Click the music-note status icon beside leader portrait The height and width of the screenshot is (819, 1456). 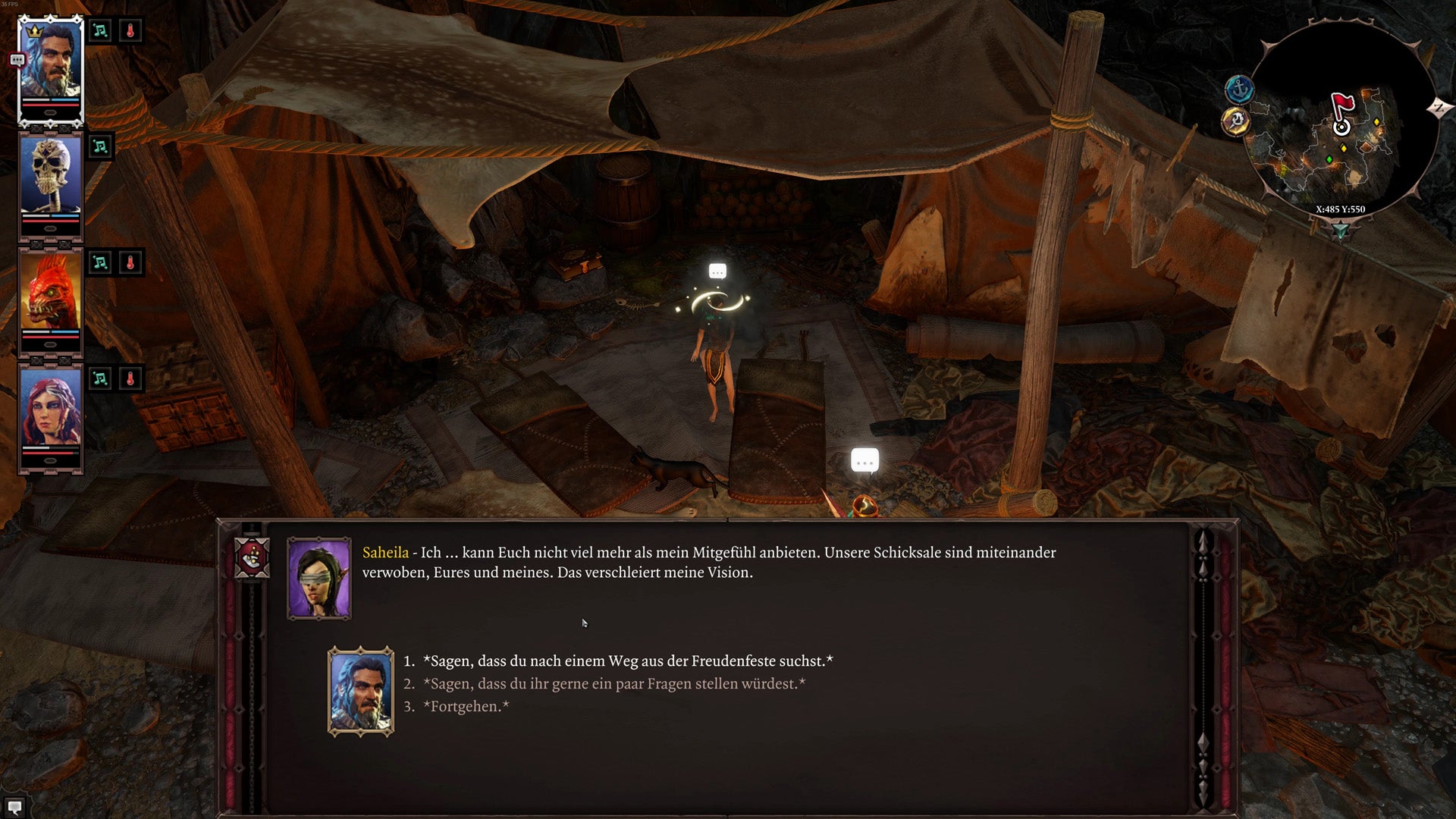[x=99, y=30]
